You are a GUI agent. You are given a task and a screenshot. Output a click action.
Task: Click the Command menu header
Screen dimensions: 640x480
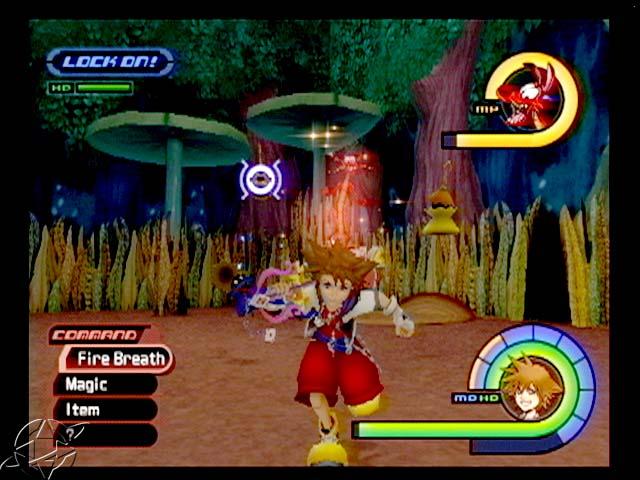[x=97, y=336]
